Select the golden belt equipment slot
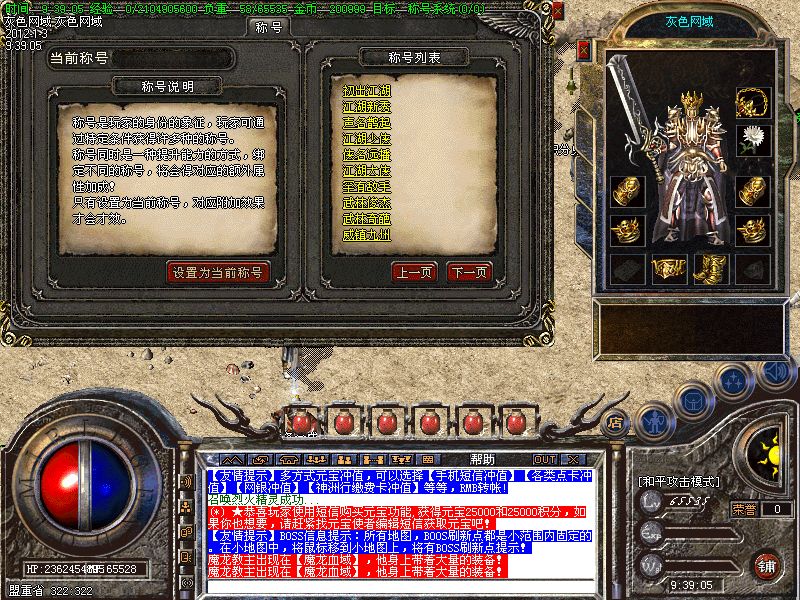The height and width of the screenshot is (600, 800). click(x=668, y=268)
